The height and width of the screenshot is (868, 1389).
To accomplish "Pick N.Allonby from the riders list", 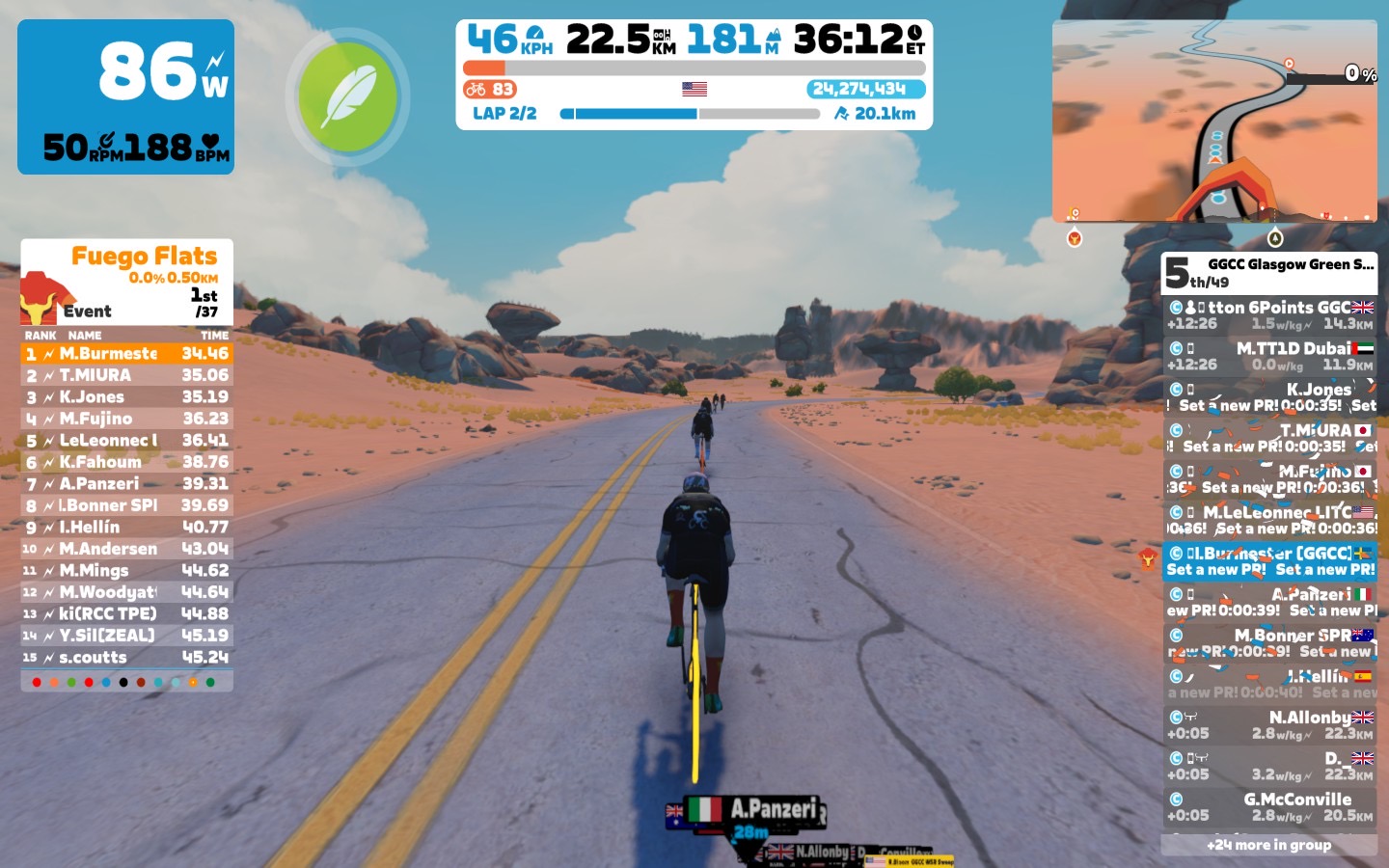I will click(x=1269, y=725).
